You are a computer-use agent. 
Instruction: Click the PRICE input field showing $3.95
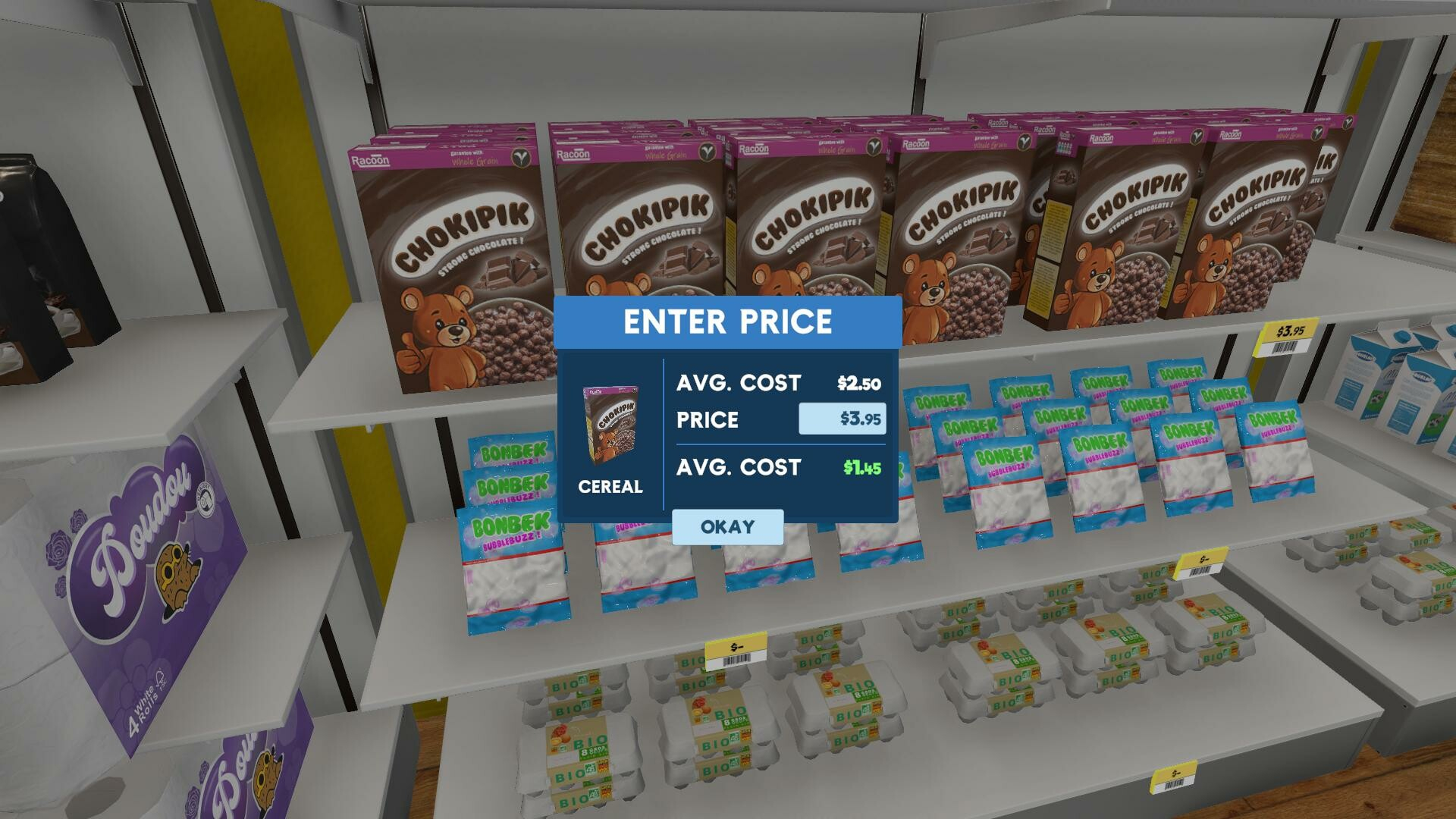point(844,419)
